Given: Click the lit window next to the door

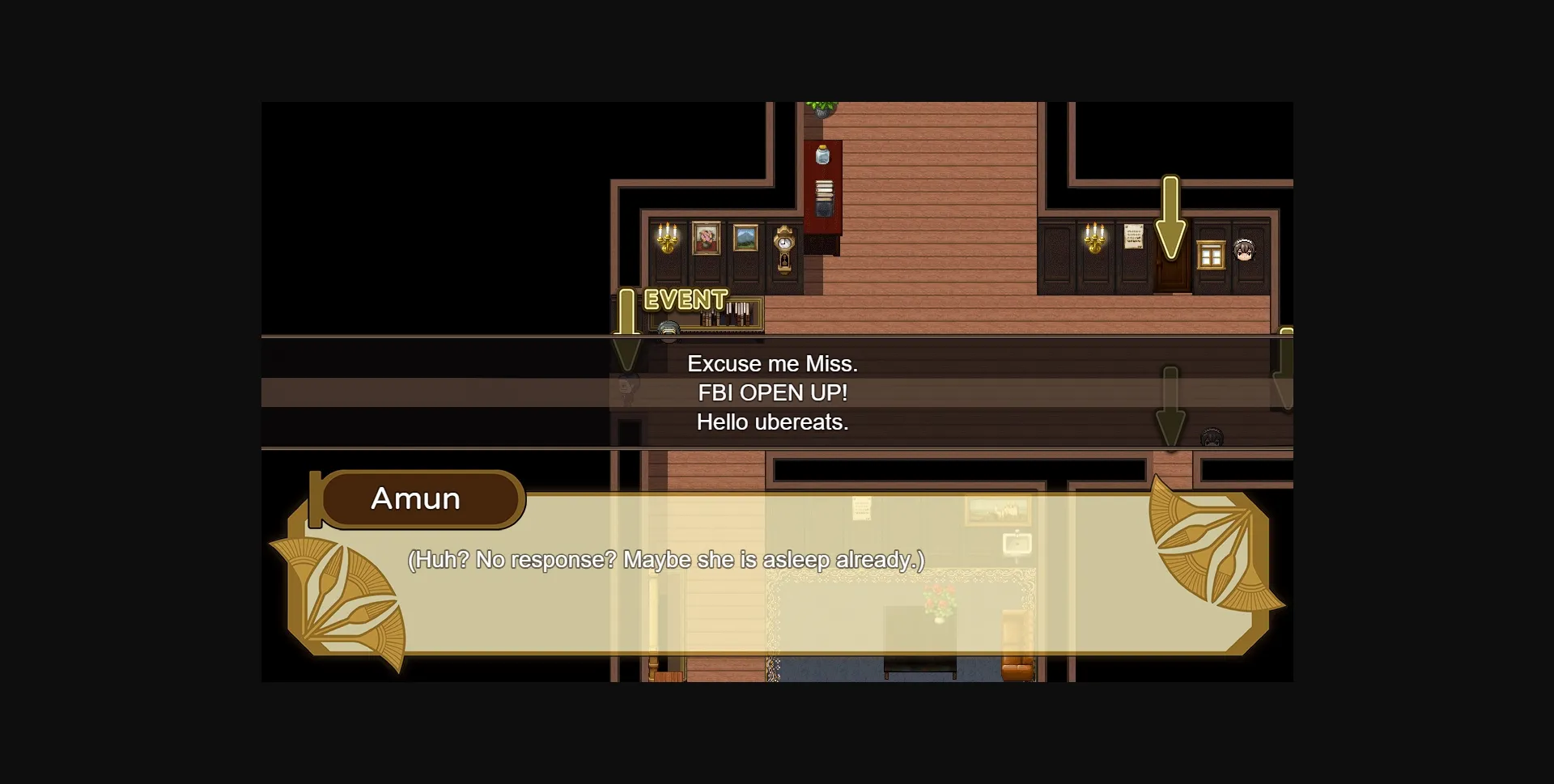Looking at the screenshot, I should tap(1209, 254).
